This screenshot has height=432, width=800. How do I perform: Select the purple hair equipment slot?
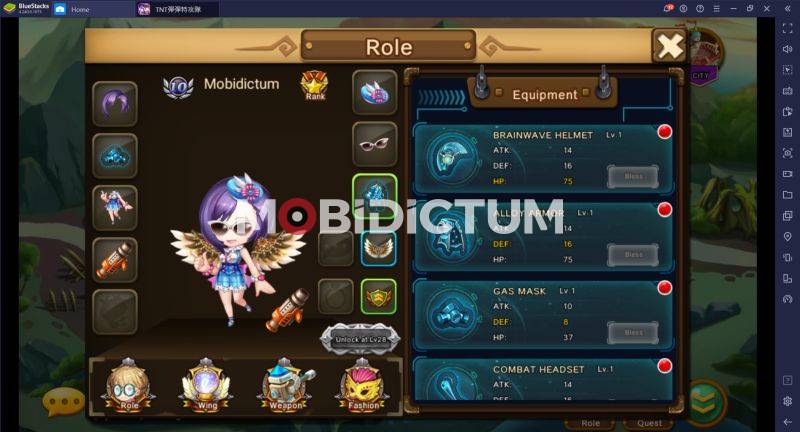pyautogui.click(x=115, y=102)
